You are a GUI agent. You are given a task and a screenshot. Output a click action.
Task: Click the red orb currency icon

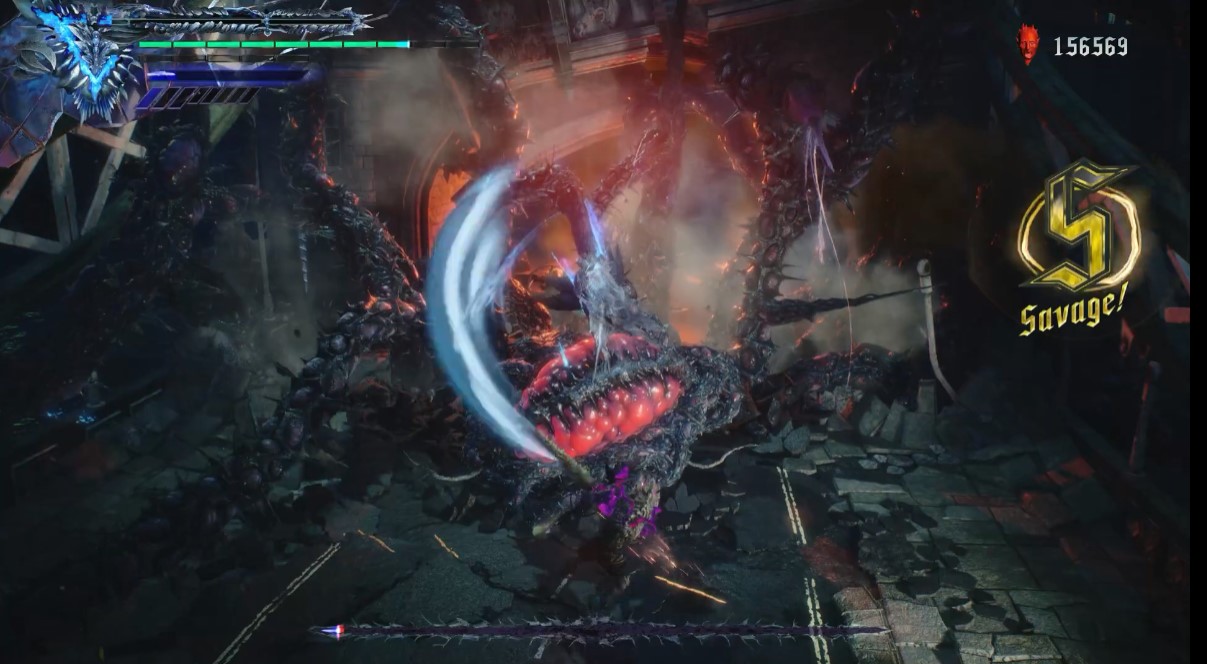(x=1028, y=45)
